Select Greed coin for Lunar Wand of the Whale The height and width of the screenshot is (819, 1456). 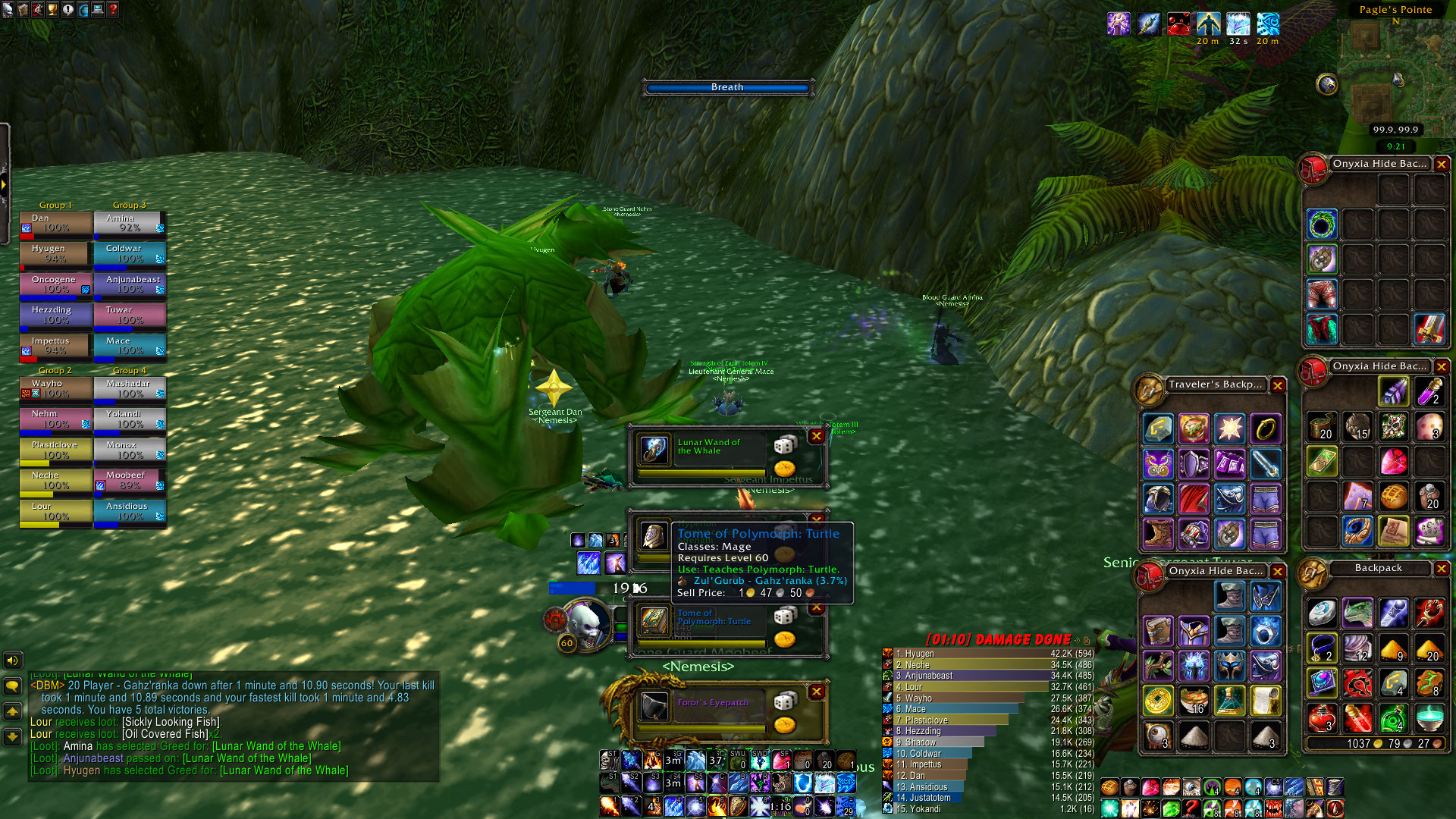(784, 469)
